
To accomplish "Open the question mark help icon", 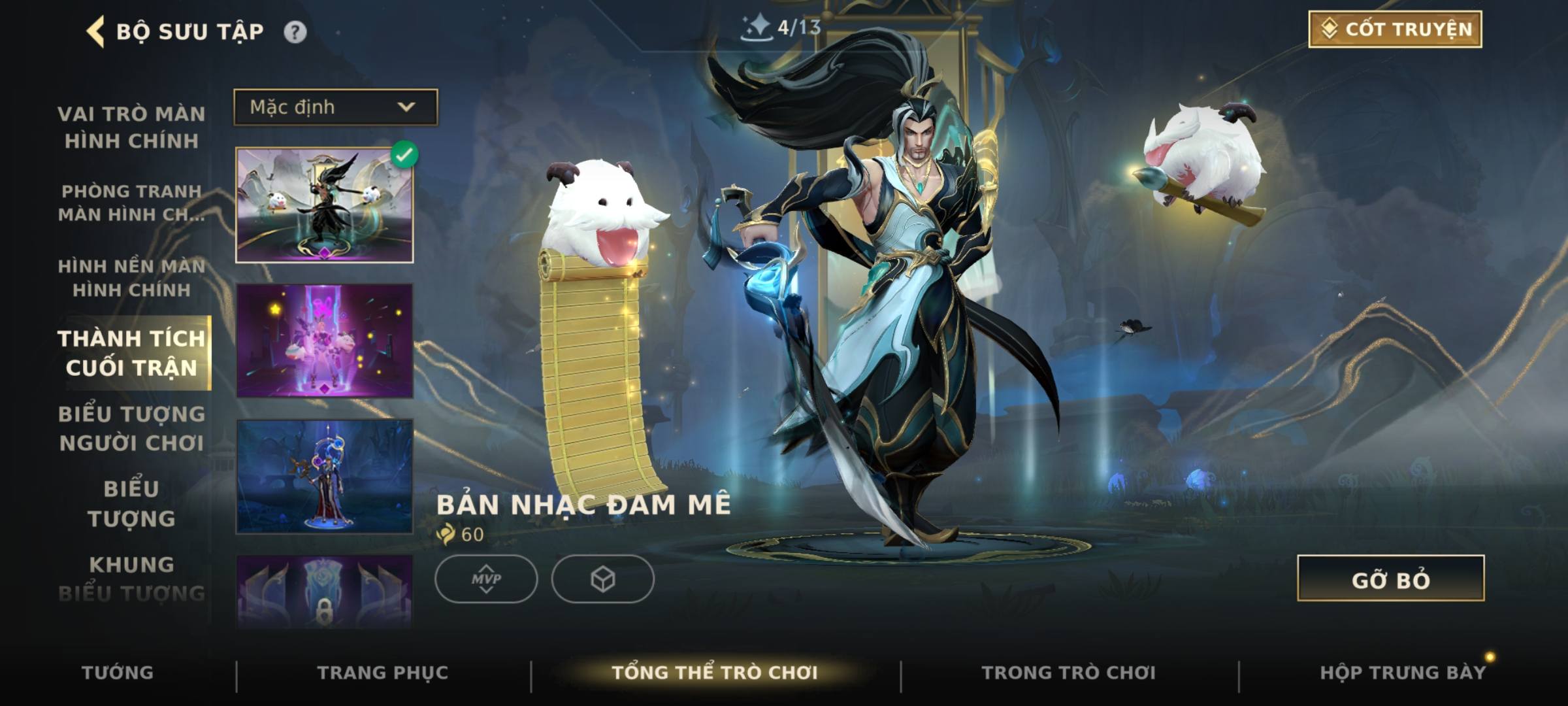I will pos(295,32).
